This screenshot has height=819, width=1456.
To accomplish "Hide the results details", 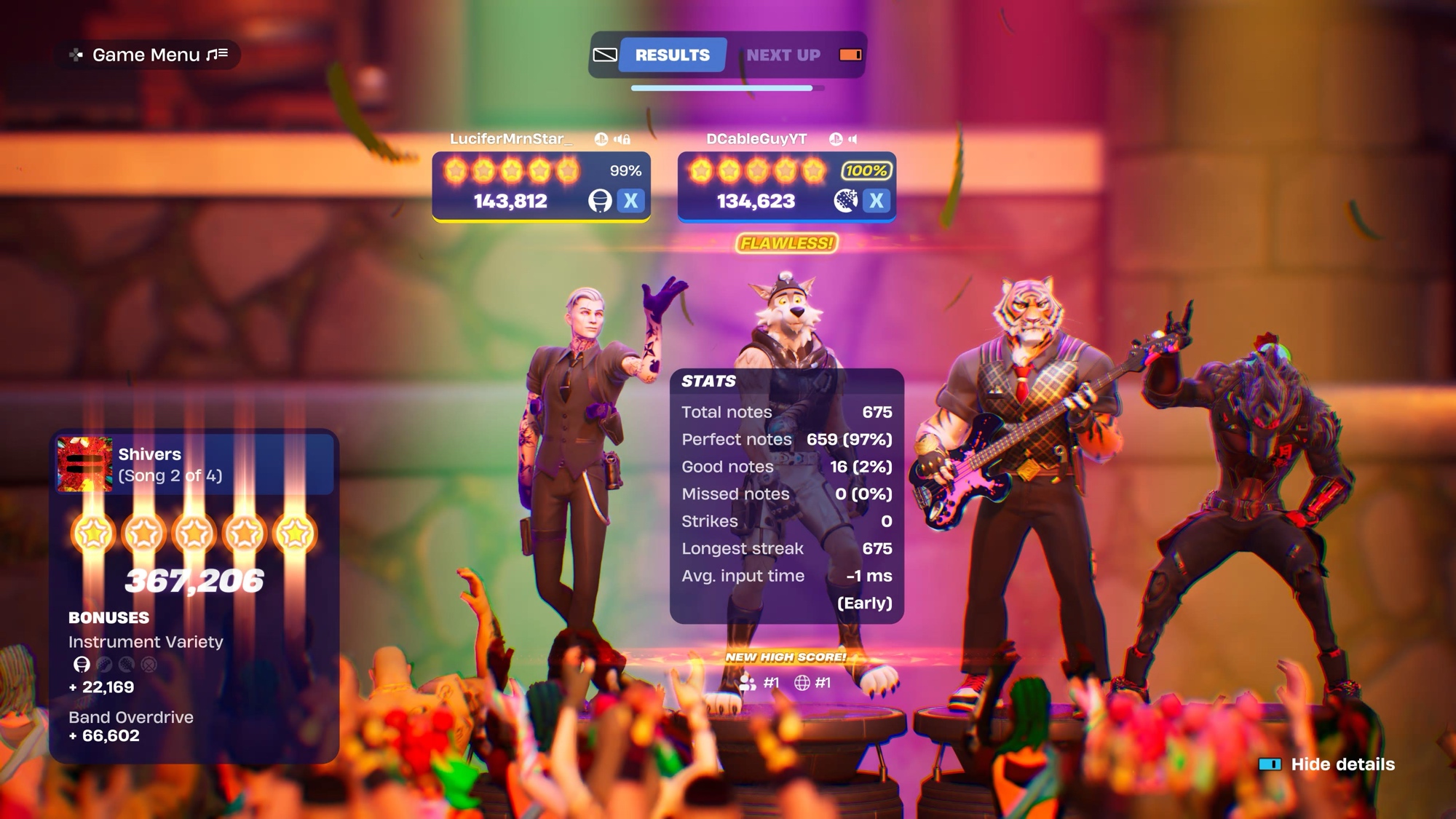I will pyautogui.click(x=1327, y=764).
